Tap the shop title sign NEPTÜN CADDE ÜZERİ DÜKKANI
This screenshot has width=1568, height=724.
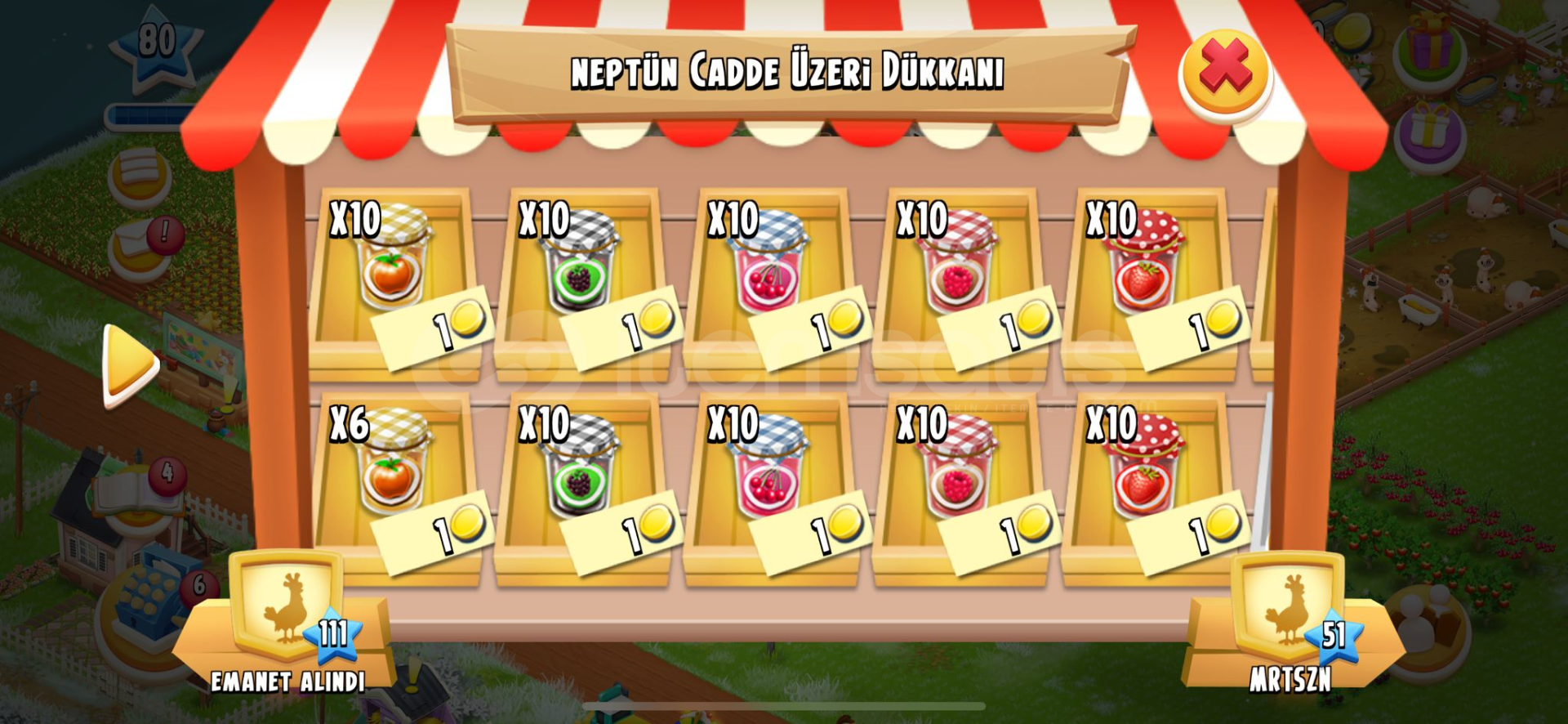pos(788,72)
